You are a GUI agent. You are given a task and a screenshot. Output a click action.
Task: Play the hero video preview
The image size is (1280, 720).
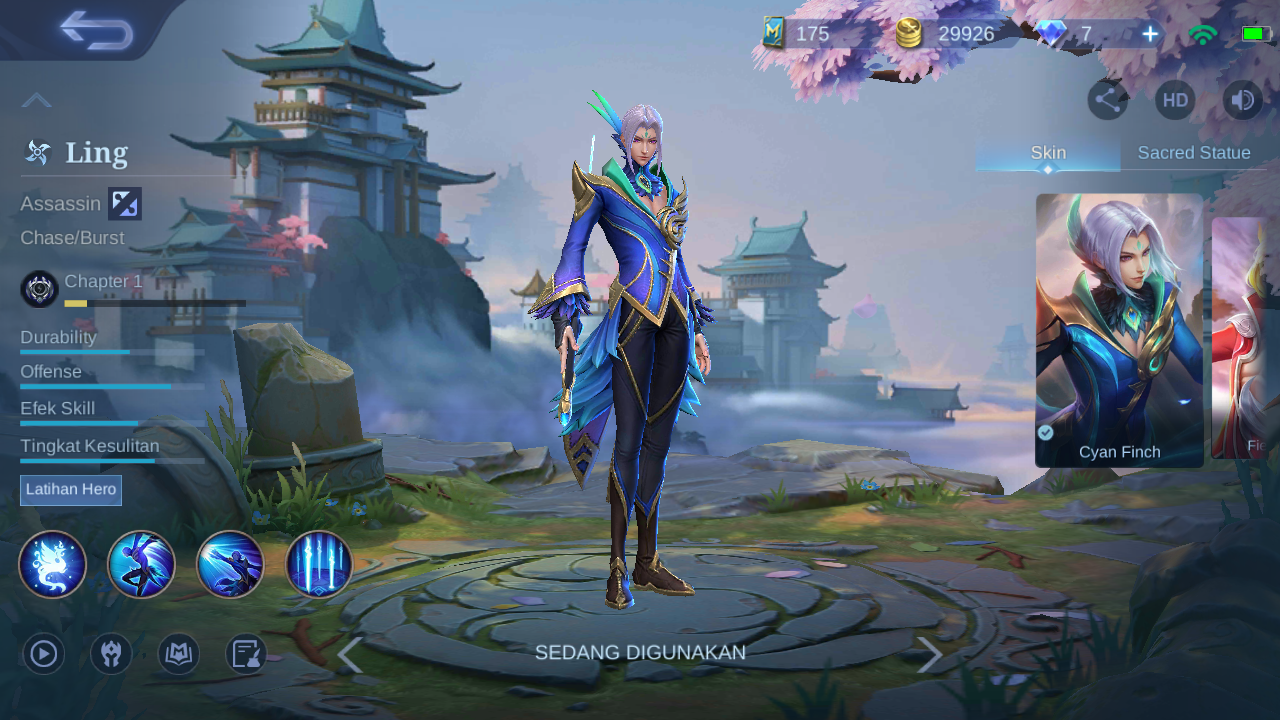coord(43,654)
